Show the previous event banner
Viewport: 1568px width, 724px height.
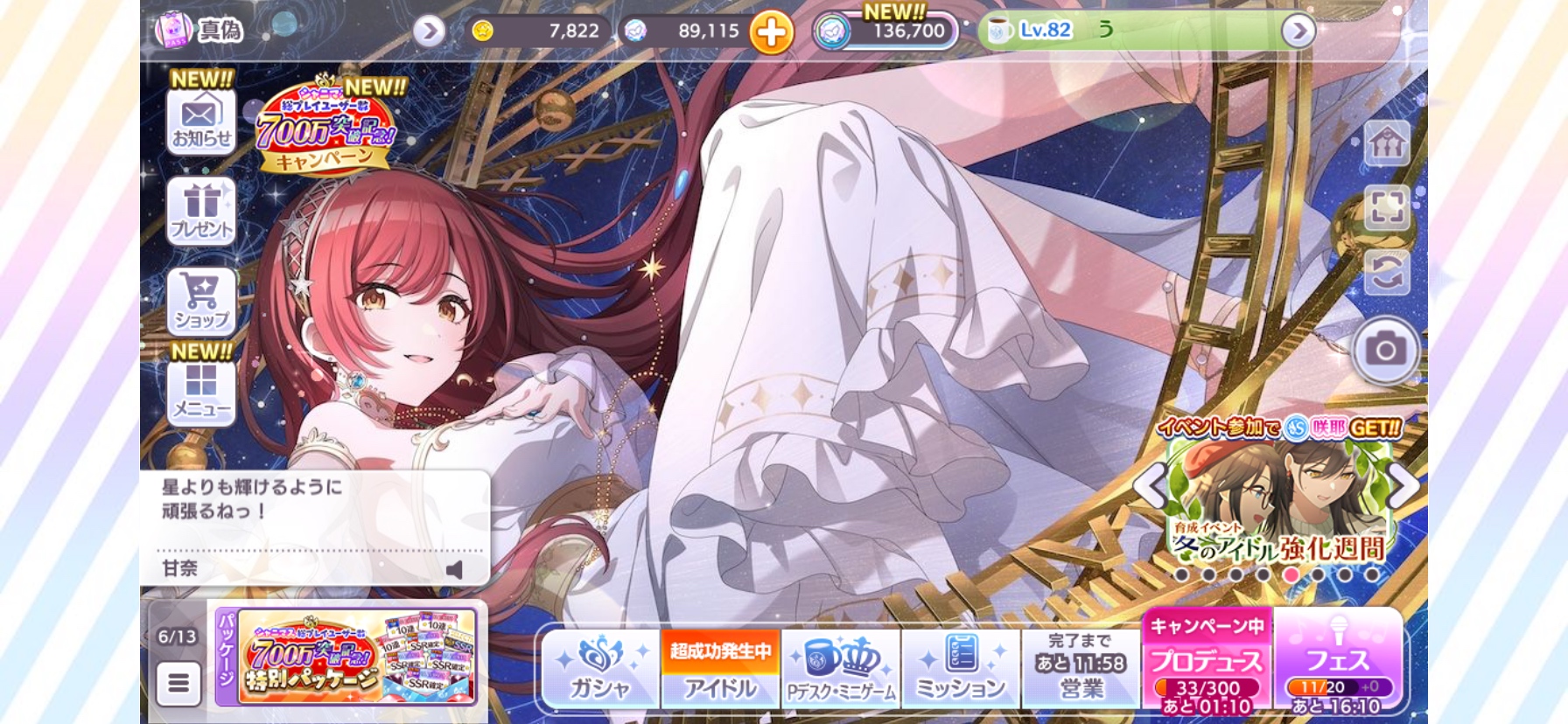coord(1151,485)
